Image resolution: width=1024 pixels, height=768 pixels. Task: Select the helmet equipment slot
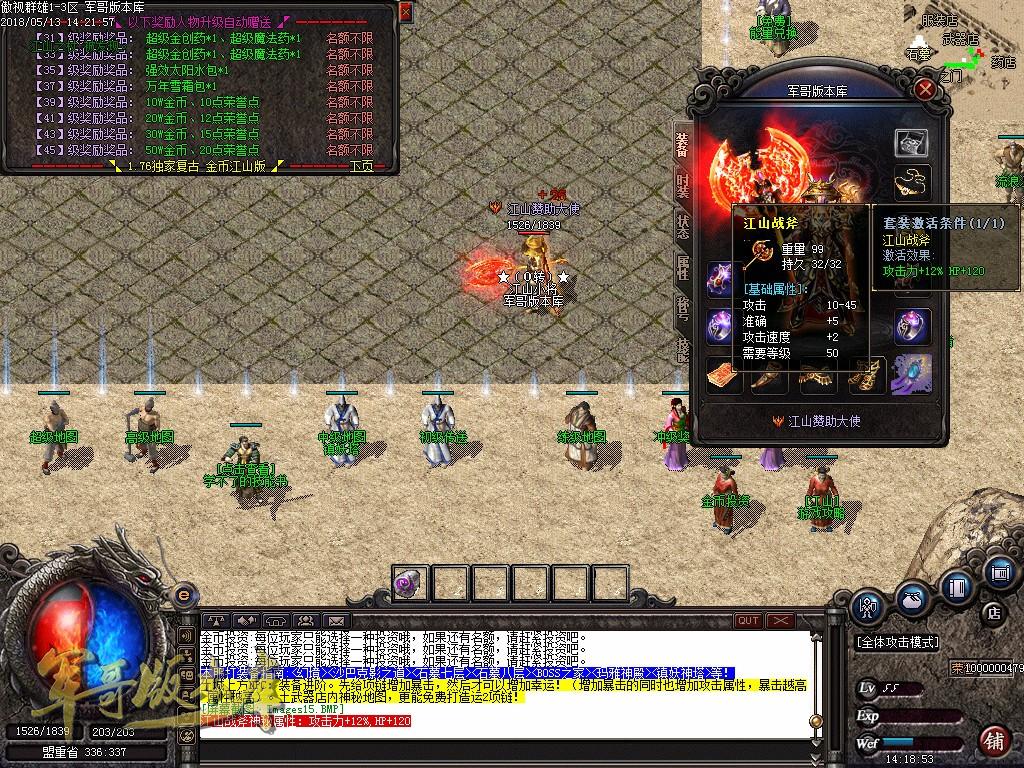point(911,143)
